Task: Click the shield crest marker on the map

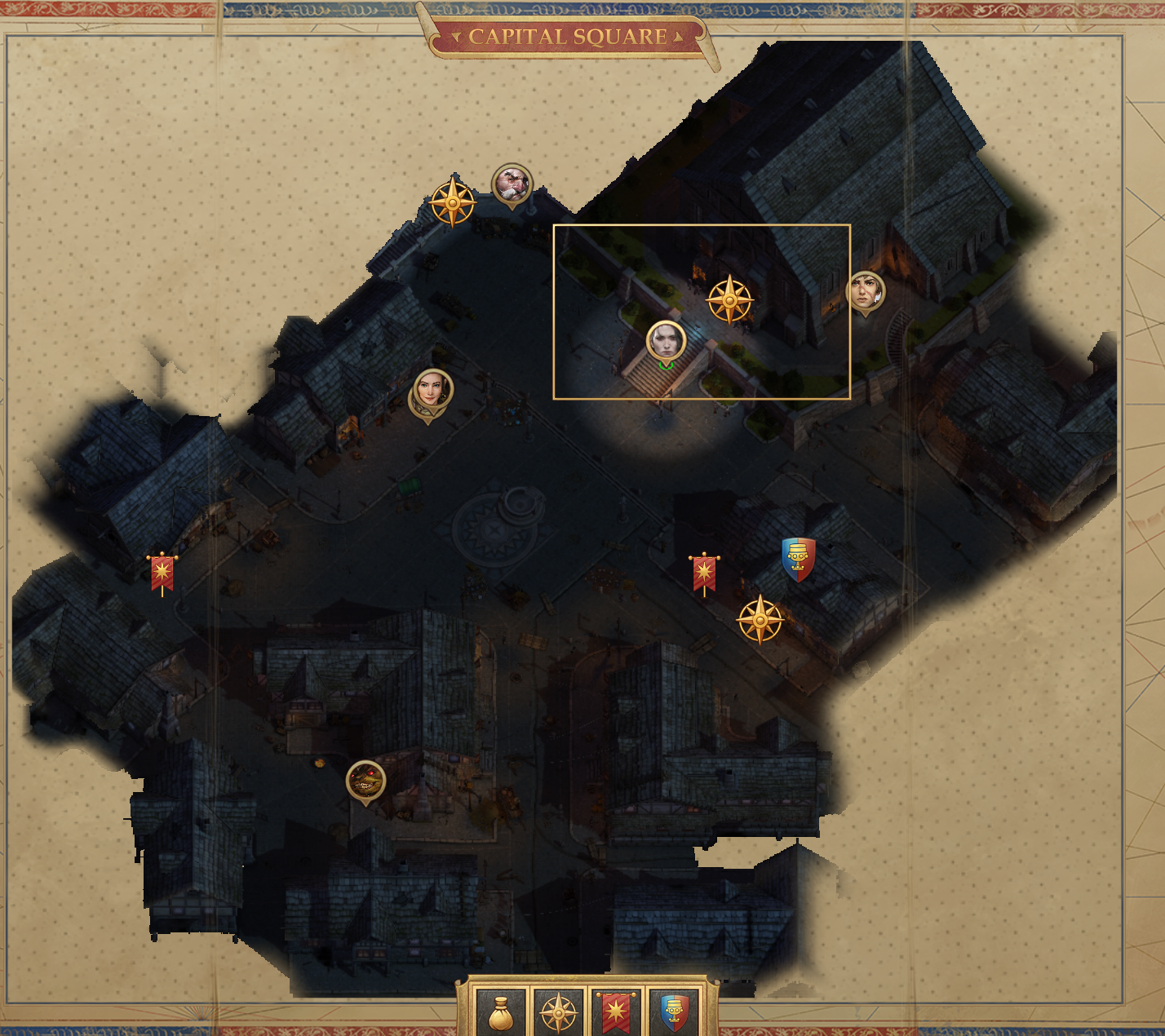Action: (x=798, y=559)
